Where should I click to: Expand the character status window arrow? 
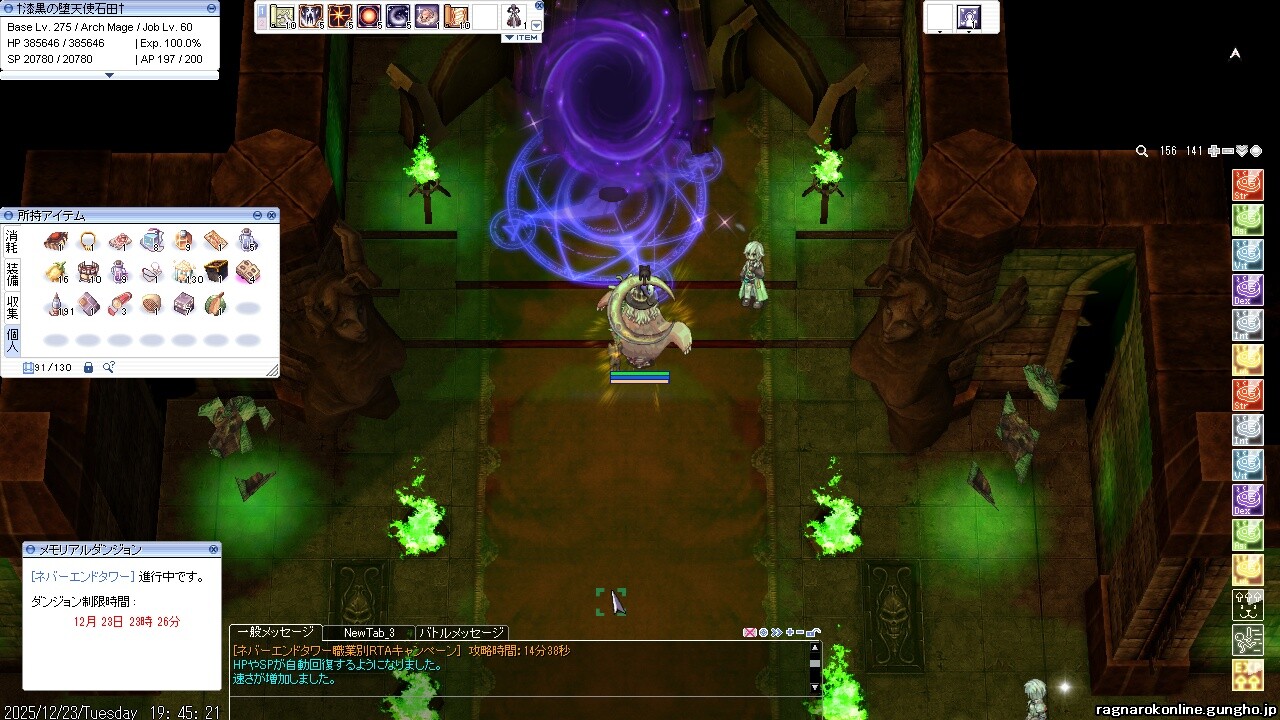[109, 75]
